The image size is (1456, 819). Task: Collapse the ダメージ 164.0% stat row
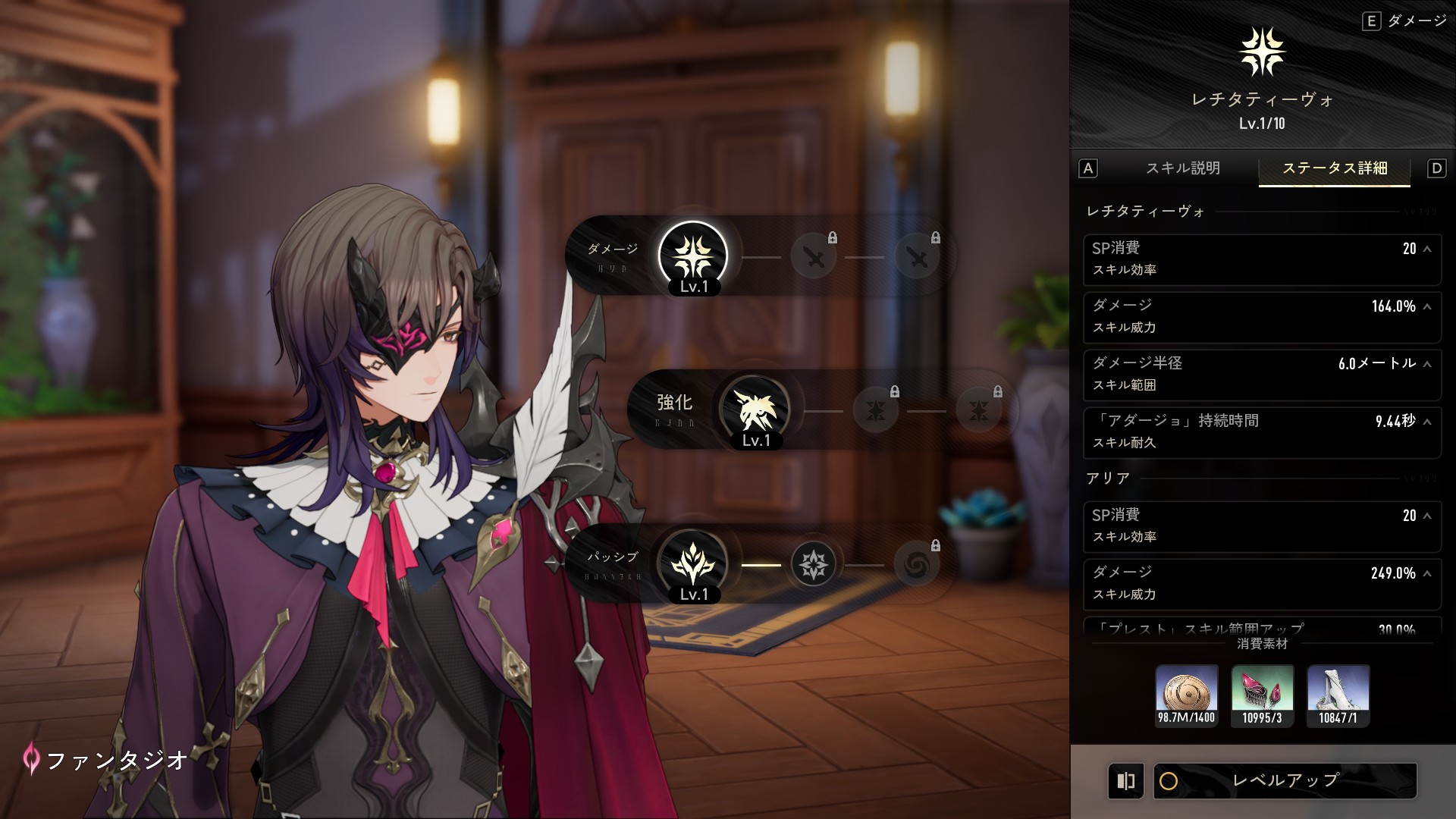coord(1427,306)
